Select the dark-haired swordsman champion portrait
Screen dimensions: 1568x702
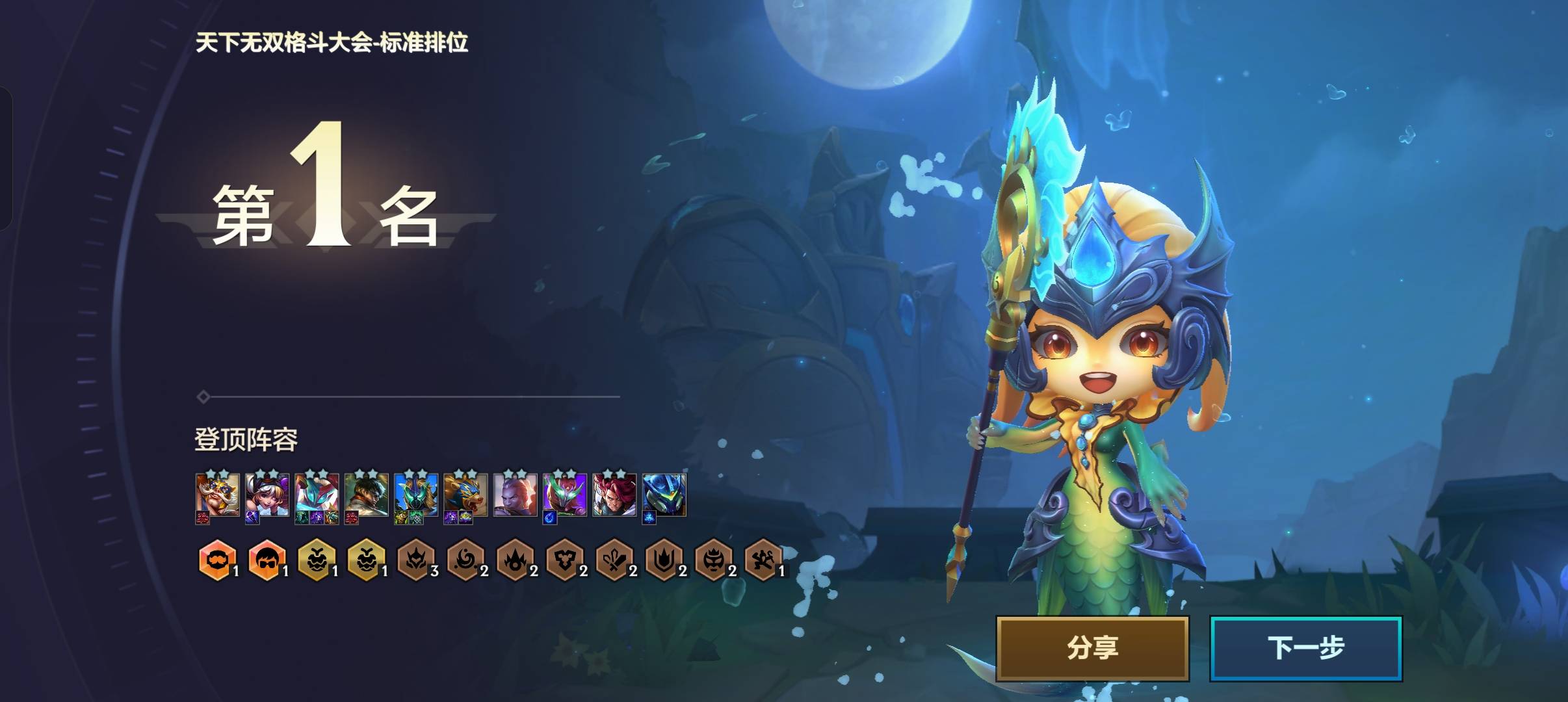(367, 495)
